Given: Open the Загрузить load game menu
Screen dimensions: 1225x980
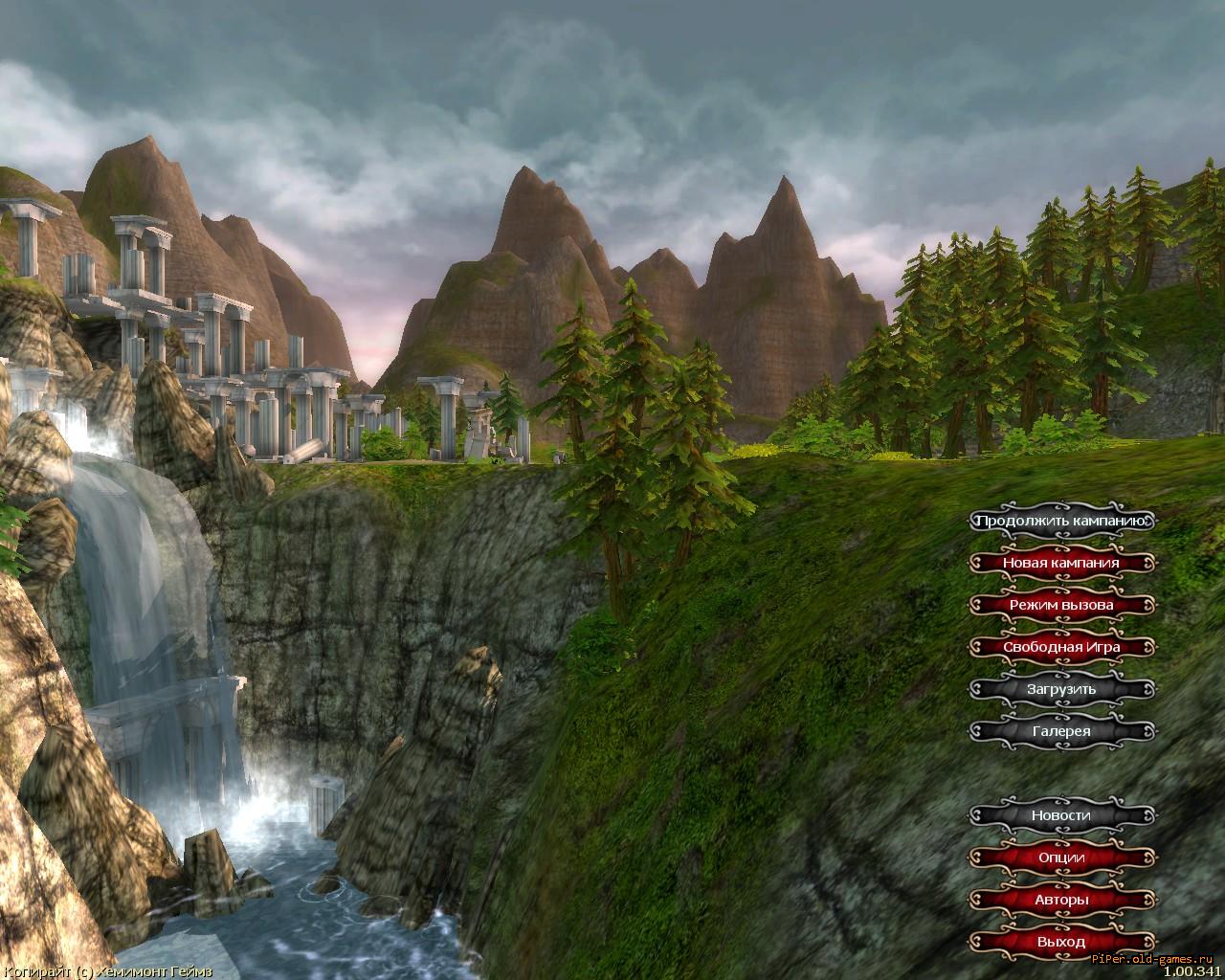Looking at the screenshot, I should (x=1060, y=689).
